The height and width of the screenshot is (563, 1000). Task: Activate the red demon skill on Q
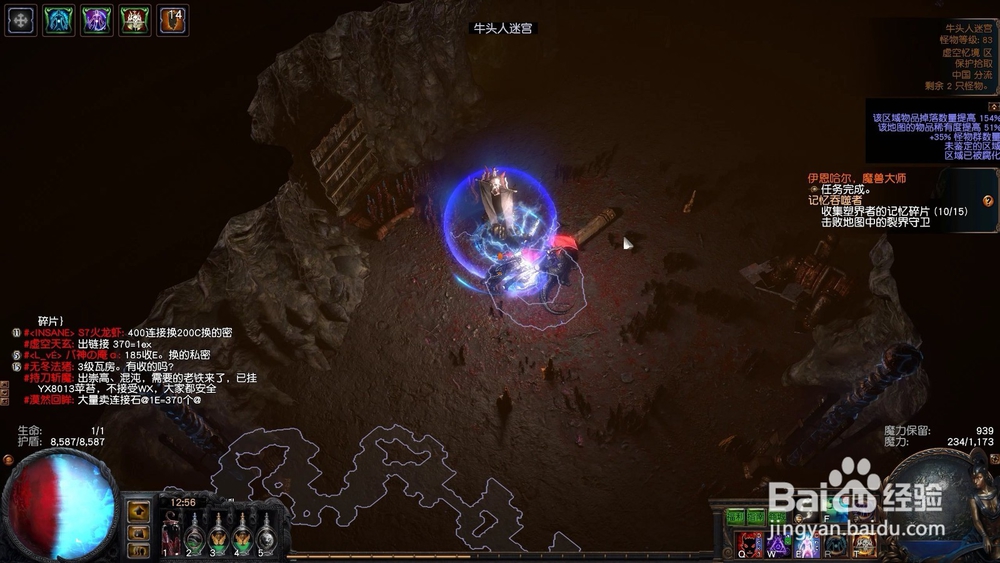(749, 545)
